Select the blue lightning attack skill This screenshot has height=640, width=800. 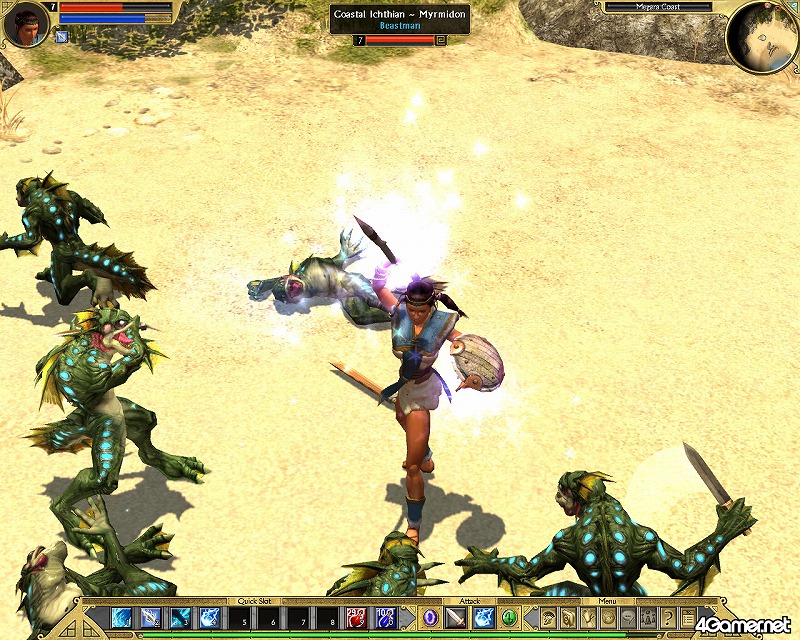pos(483,618)
